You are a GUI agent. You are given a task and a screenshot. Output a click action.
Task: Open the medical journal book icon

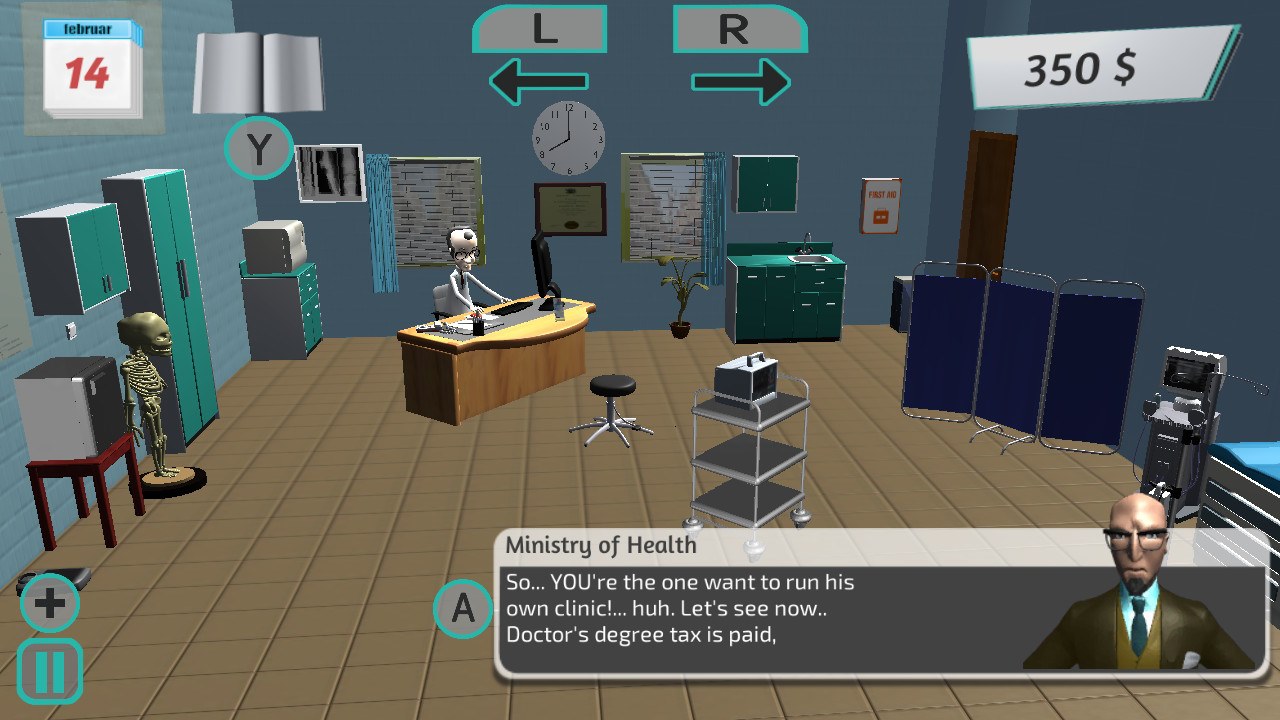click(x=262, y=70)
